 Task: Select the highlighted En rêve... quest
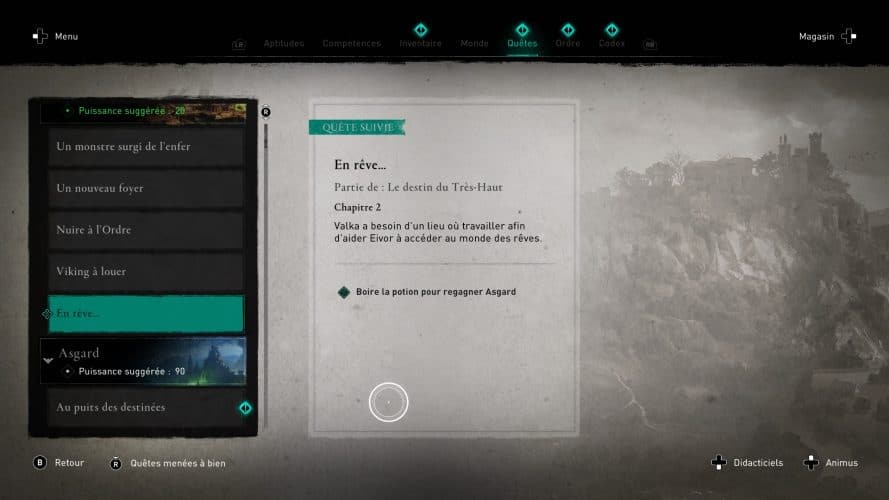pos(143,314)
